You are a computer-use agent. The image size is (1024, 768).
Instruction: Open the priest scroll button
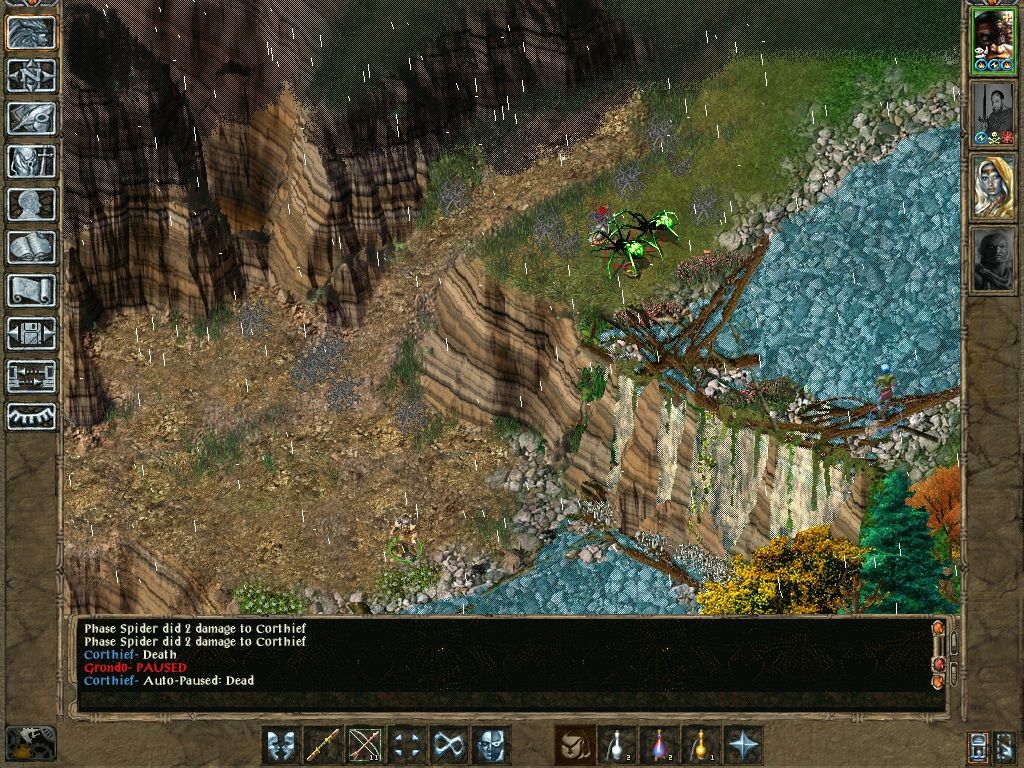tap(31, 290)
